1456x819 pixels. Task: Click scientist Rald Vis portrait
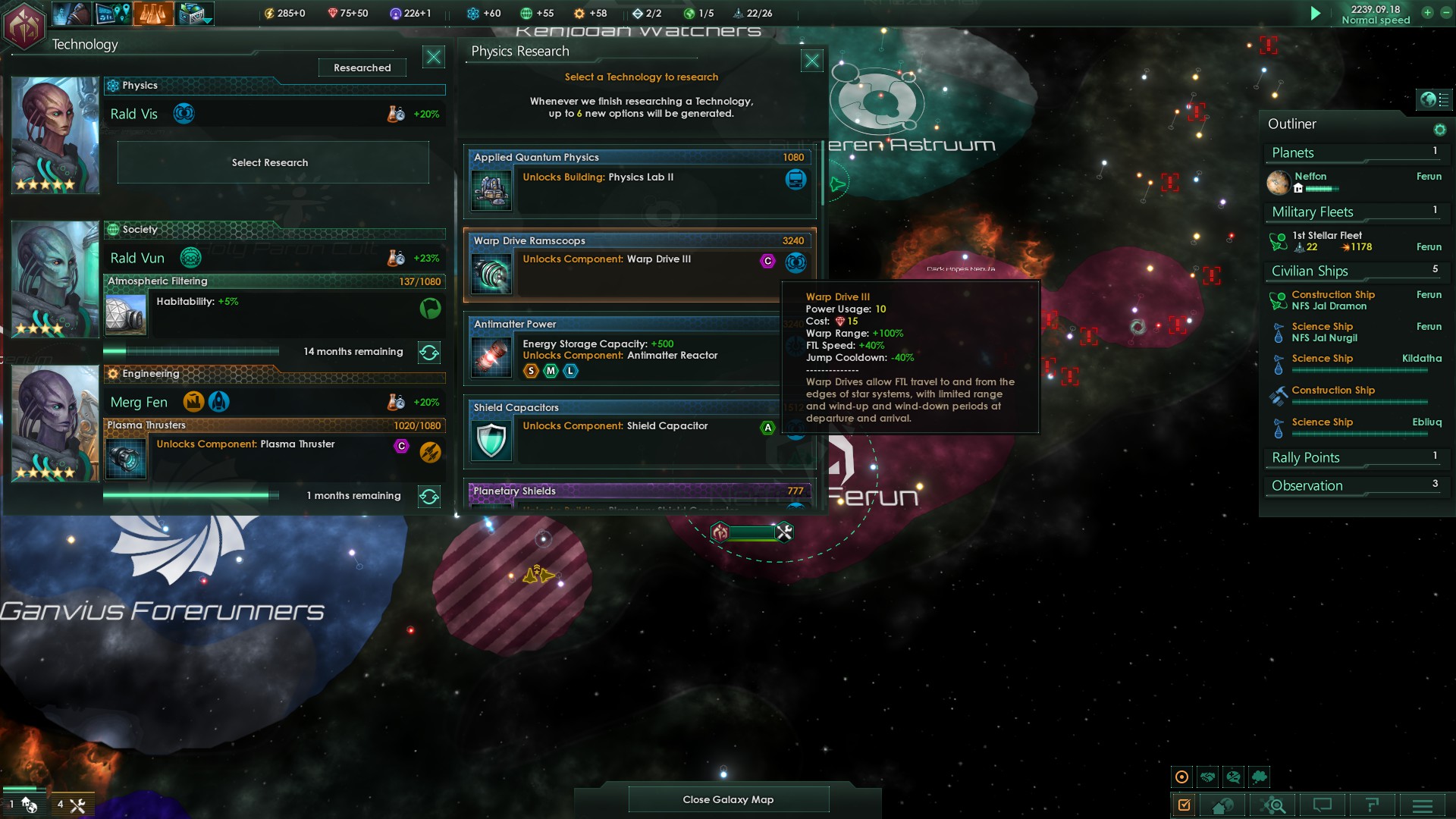pyautogui.click(x=55, y=135)
